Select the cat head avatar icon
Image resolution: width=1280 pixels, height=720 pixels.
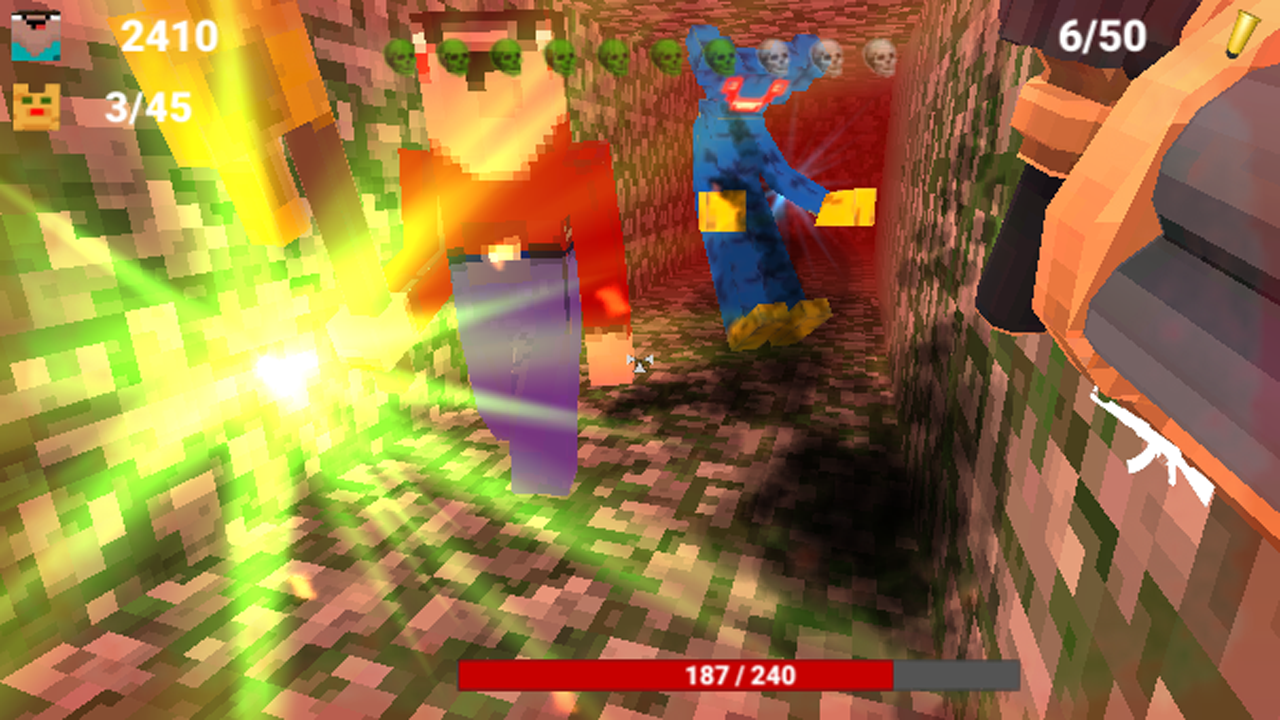click(x=35, y=104)
